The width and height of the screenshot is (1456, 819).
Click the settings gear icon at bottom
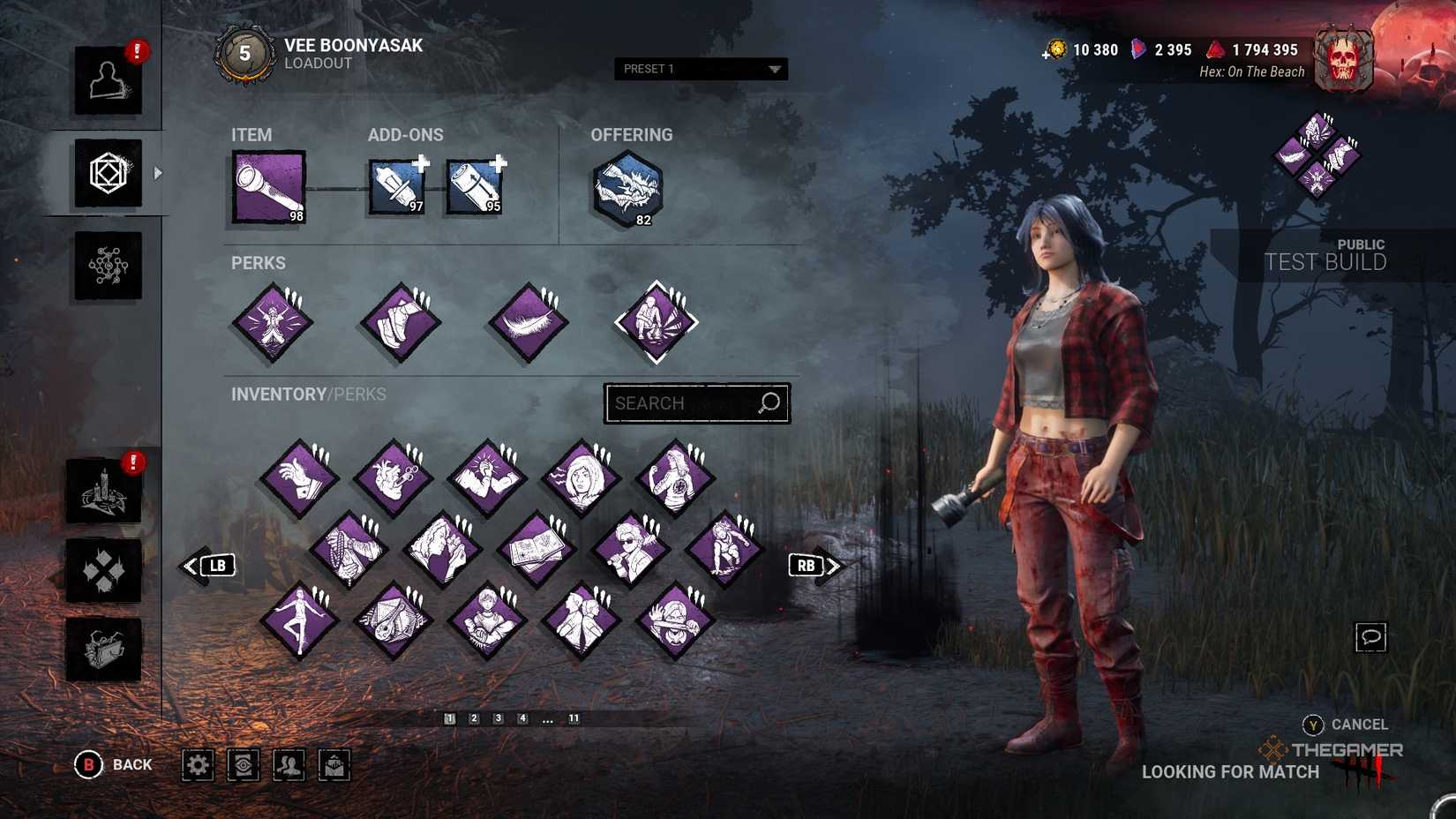[197, 765]
